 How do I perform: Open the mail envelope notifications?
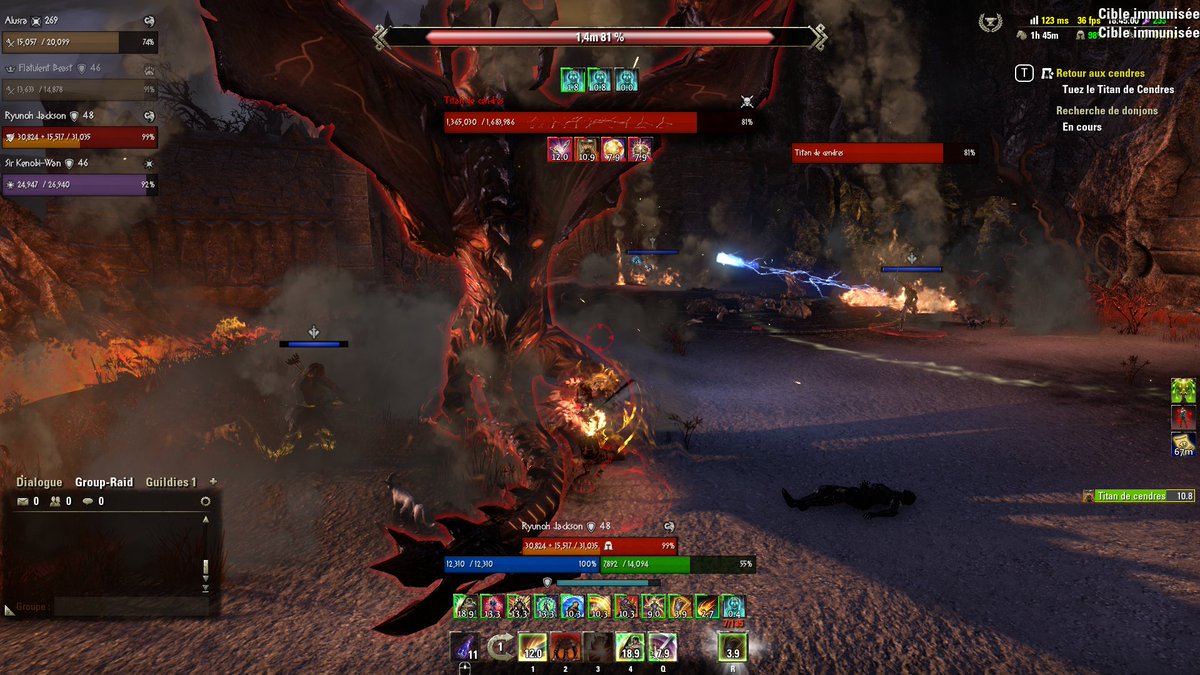(x=22, y=501)
